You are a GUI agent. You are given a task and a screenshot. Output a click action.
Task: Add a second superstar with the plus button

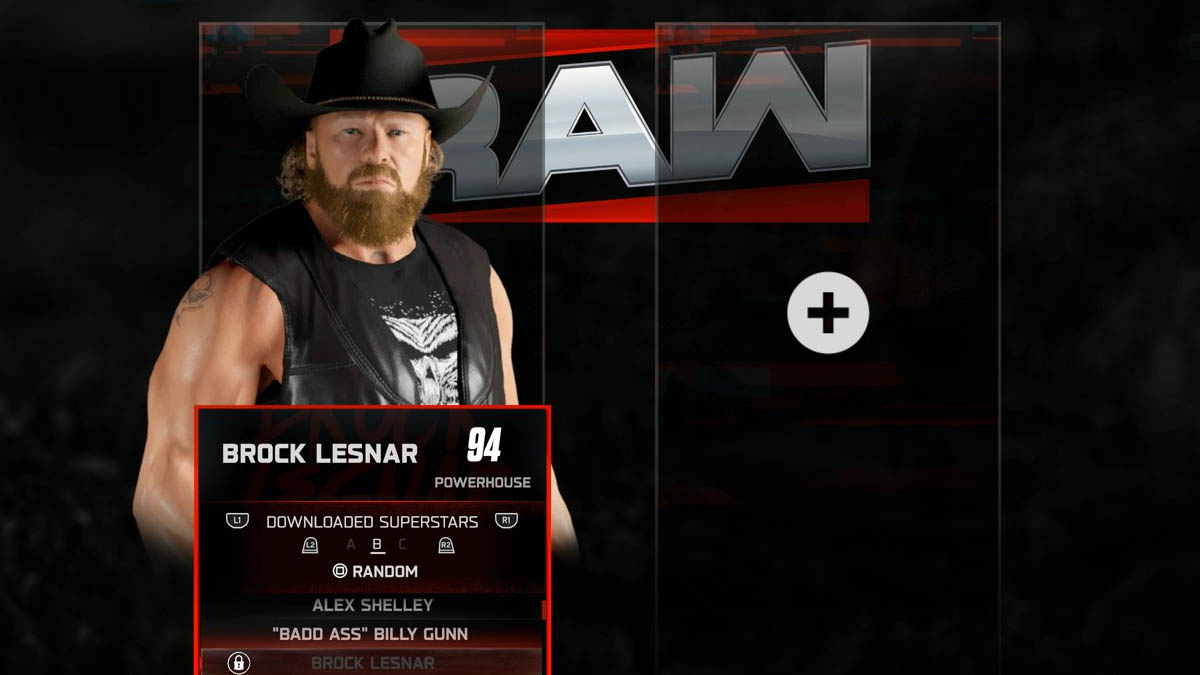click(828, 313)
